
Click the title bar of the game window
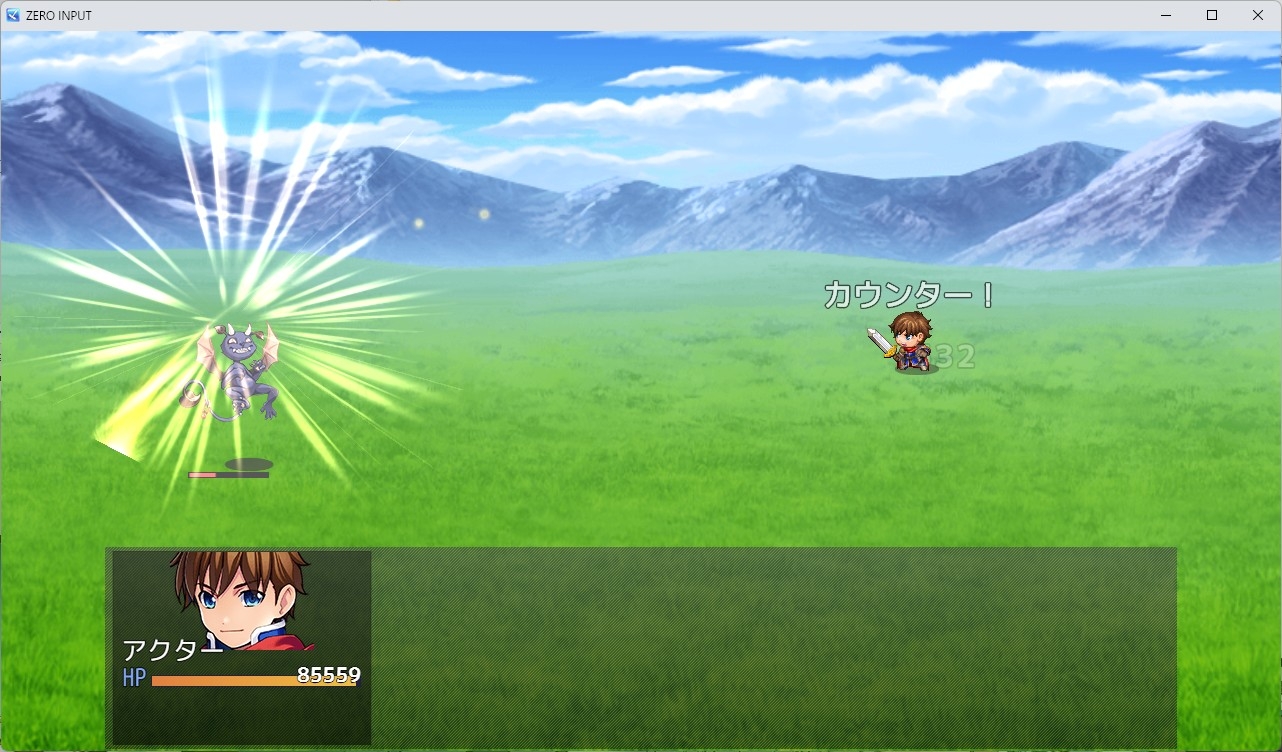600,15
